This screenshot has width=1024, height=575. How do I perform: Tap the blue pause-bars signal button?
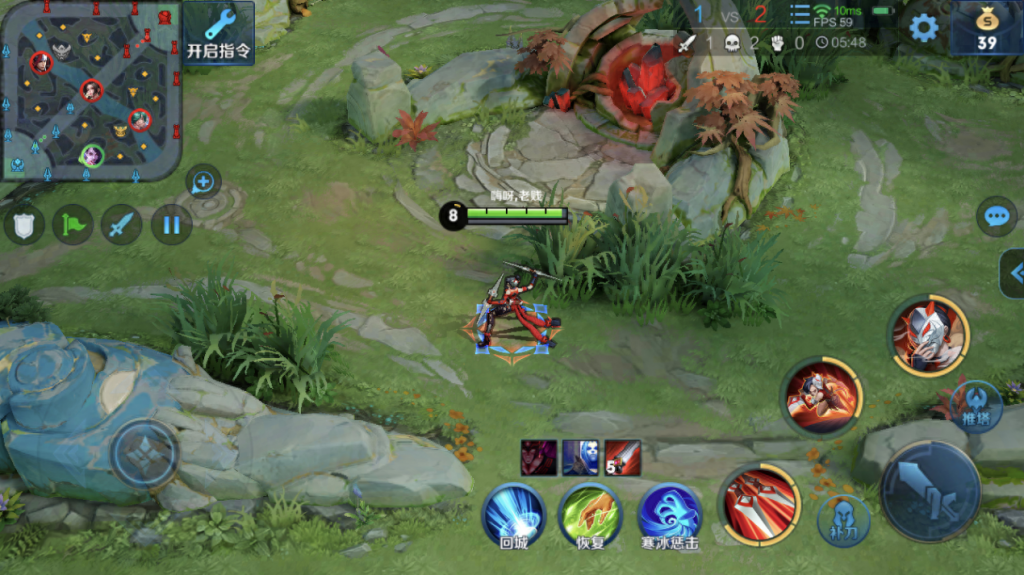[x=171, y=224]
